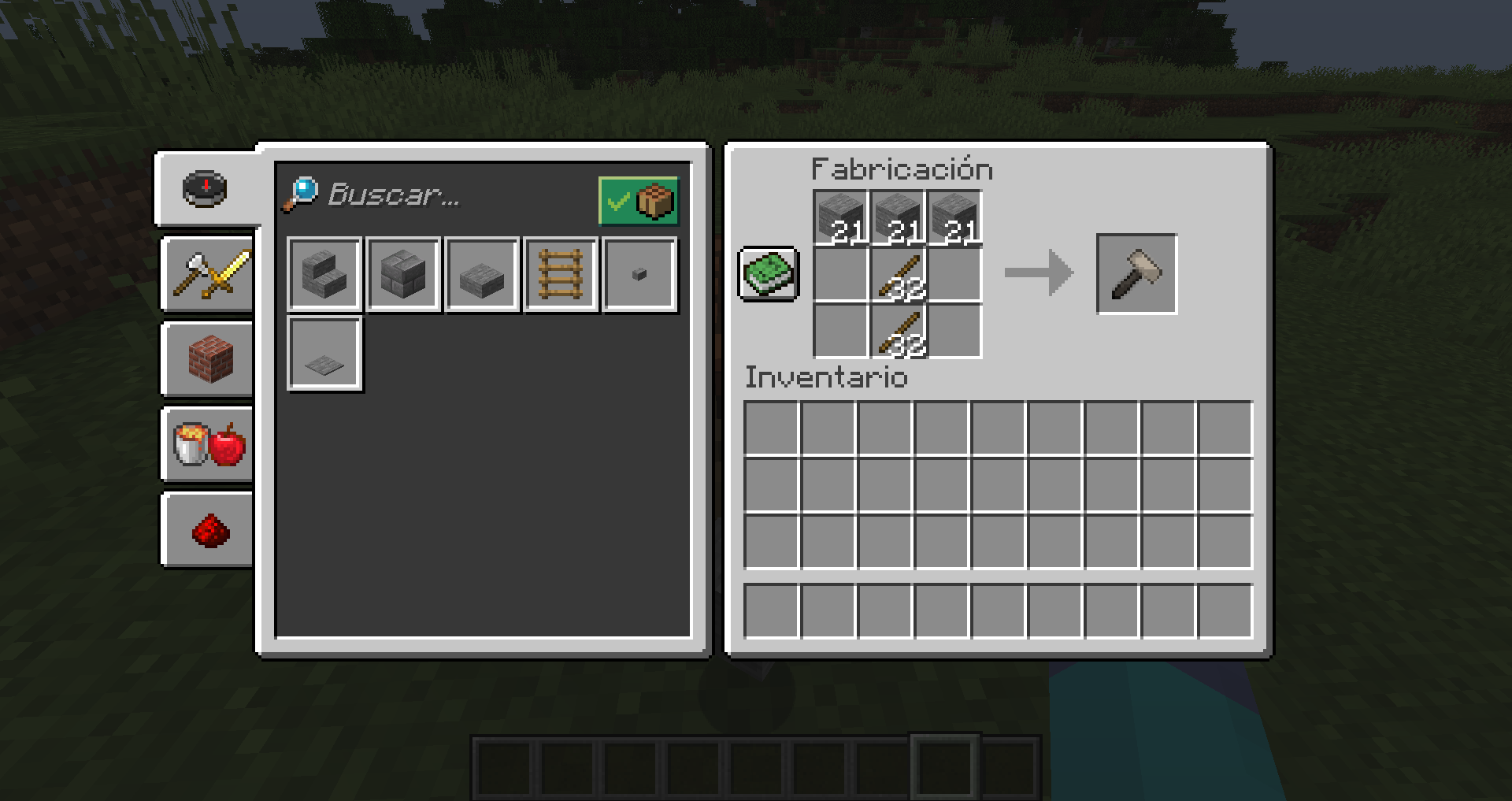
Task: Enable the redstone recipes category
Action: click(206, 528)
